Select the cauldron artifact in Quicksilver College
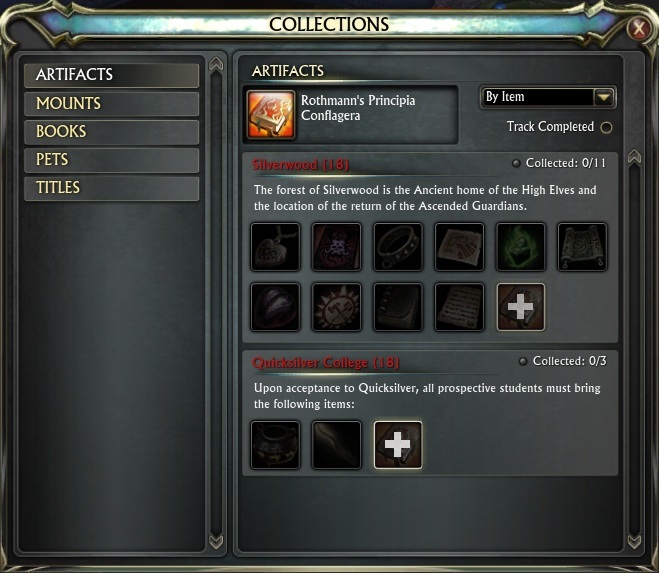 point(275,444)
